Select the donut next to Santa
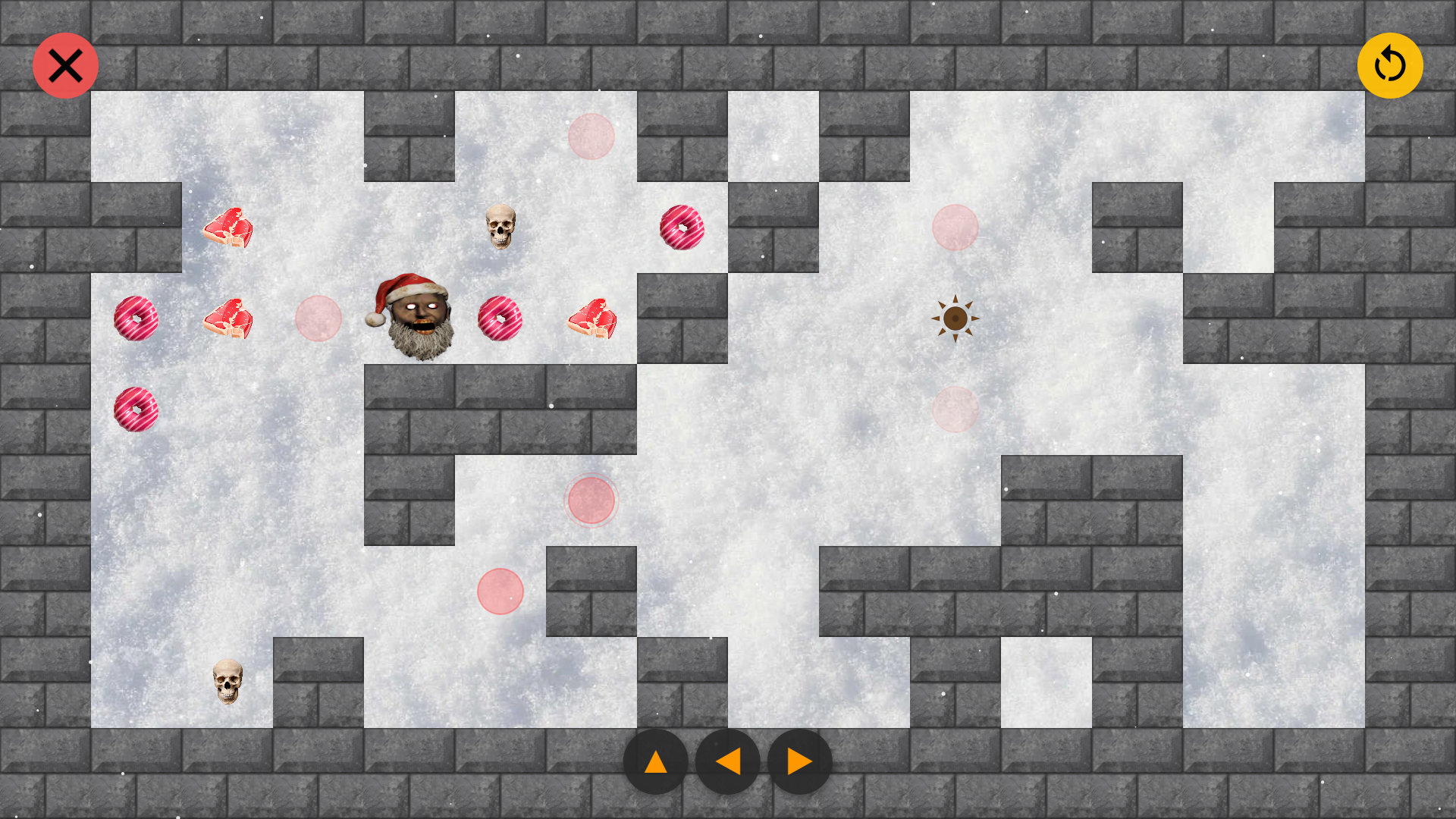This screenshot has width=1456, height=819. point(500,318)
